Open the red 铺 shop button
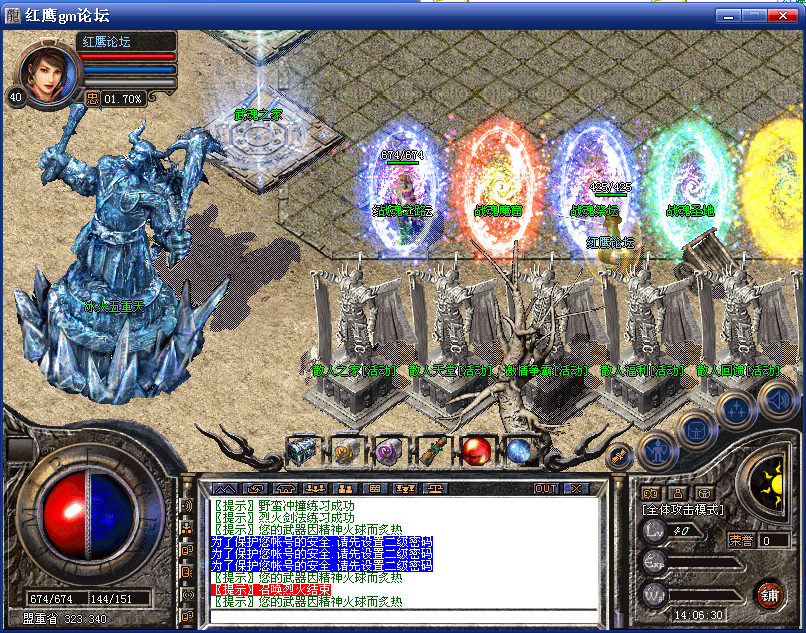This screenshot has width=806, height=633. tap(769, 593)
